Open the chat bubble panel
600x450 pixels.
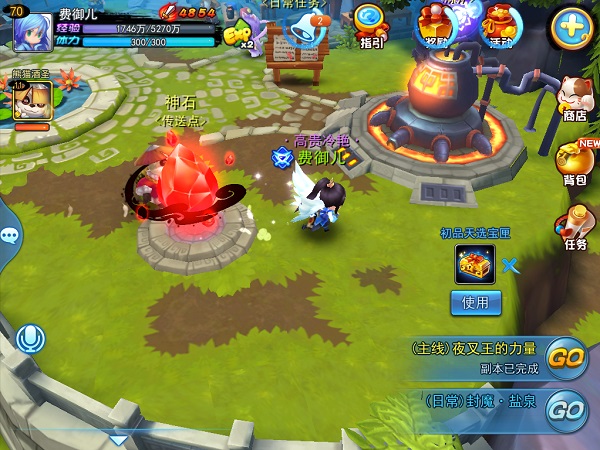point(9,236)
